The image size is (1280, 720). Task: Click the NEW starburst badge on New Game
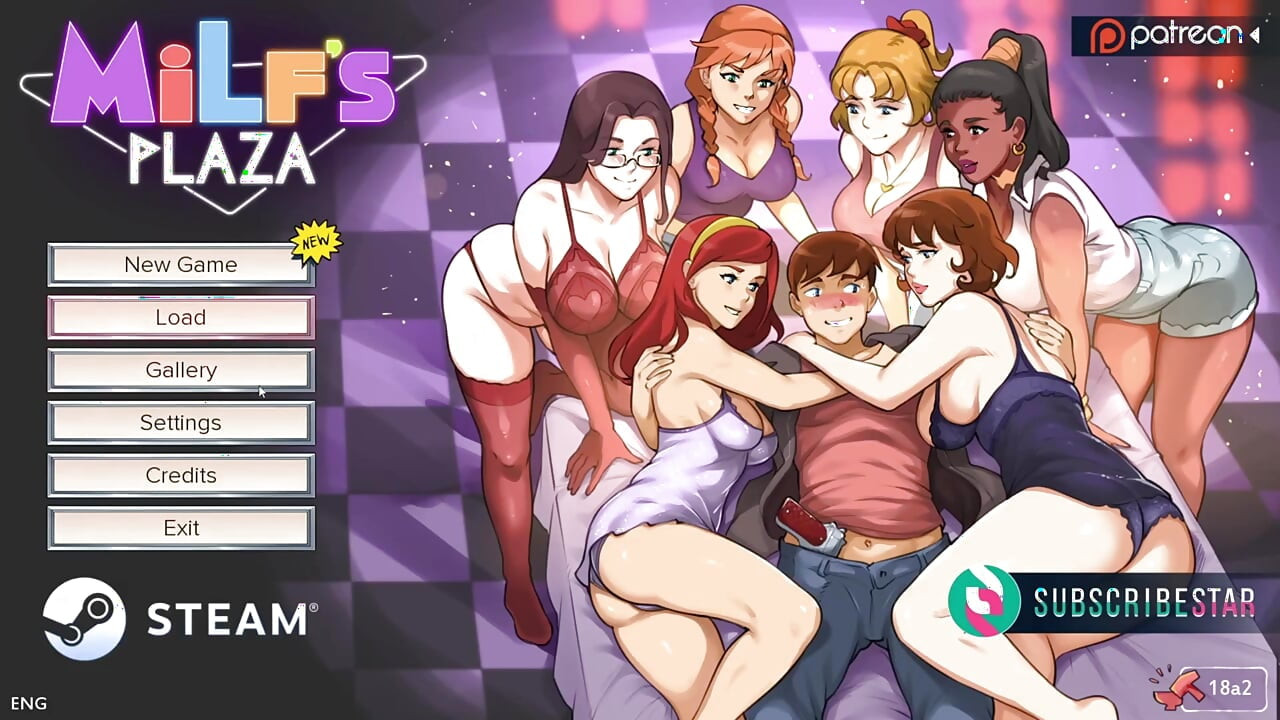(x=314, y=243)
